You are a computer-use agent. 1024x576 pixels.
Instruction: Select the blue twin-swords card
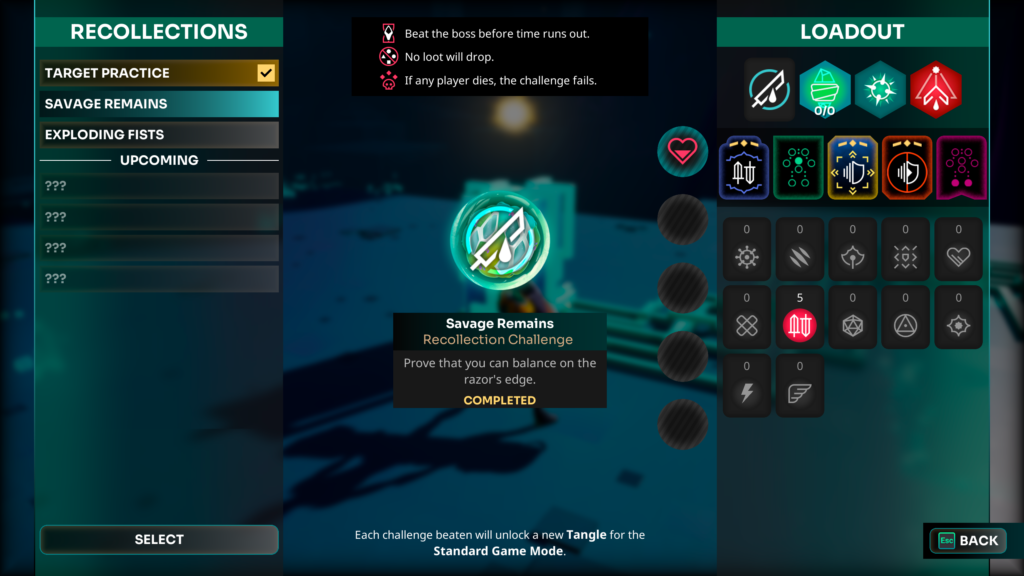[744, 168]
